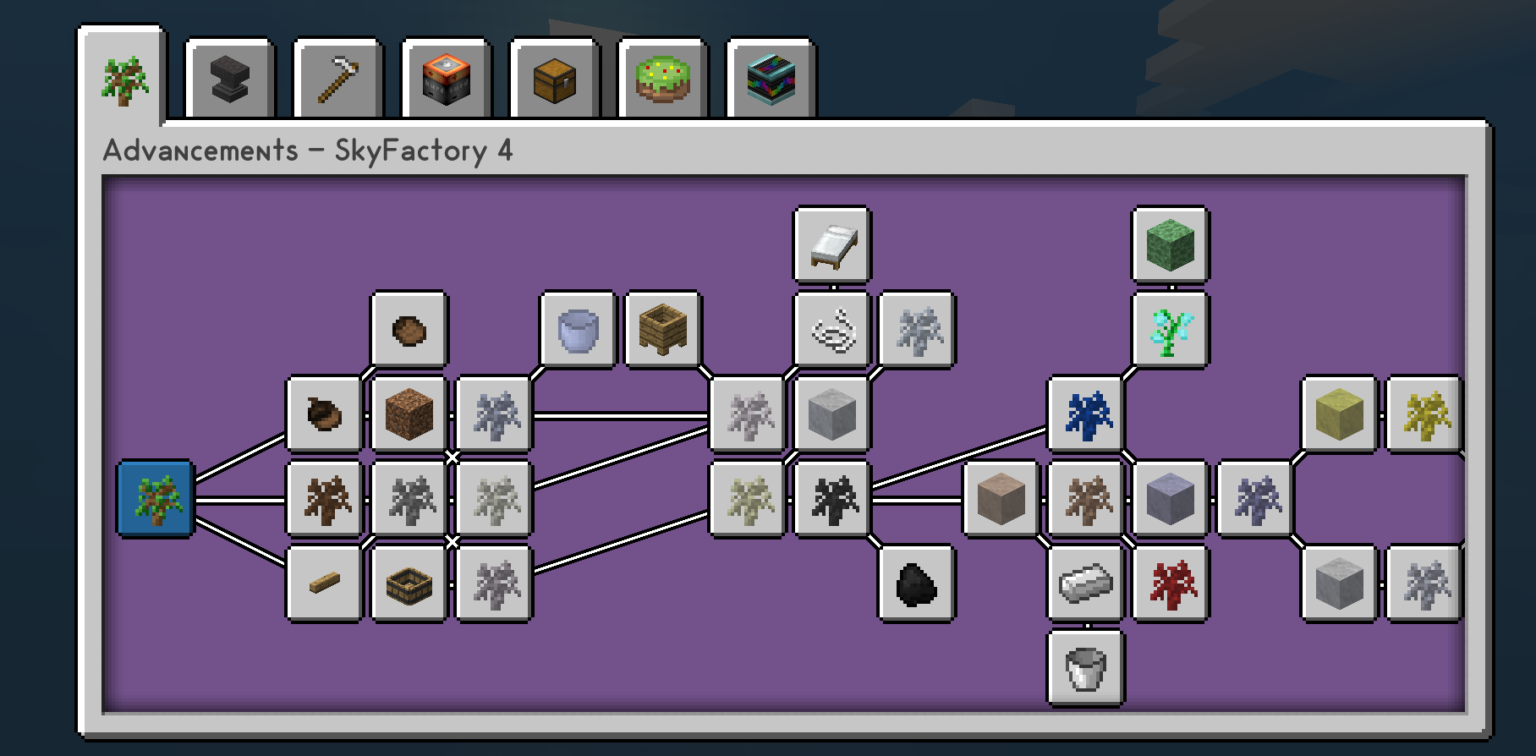
Task: Click the bed advancement at the top
Action: coord(832,245)
